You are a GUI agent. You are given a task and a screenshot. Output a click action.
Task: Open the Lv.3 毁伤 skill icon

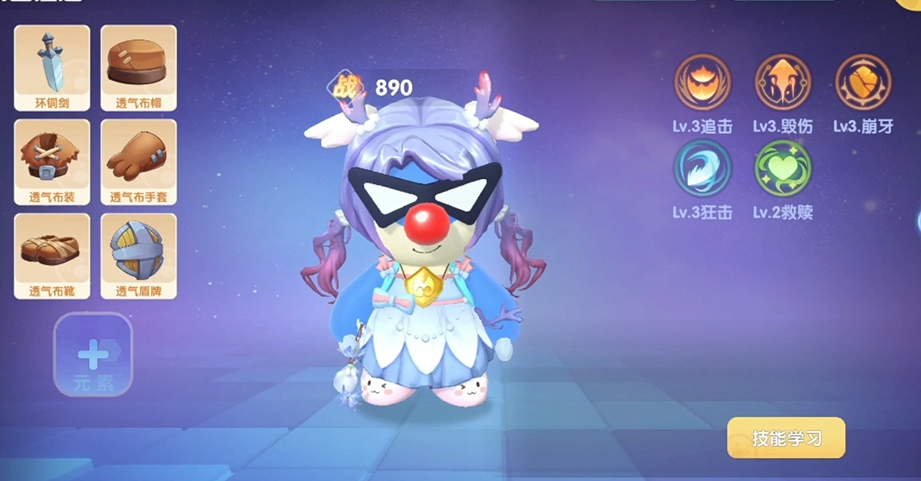(x=783, y=82)
